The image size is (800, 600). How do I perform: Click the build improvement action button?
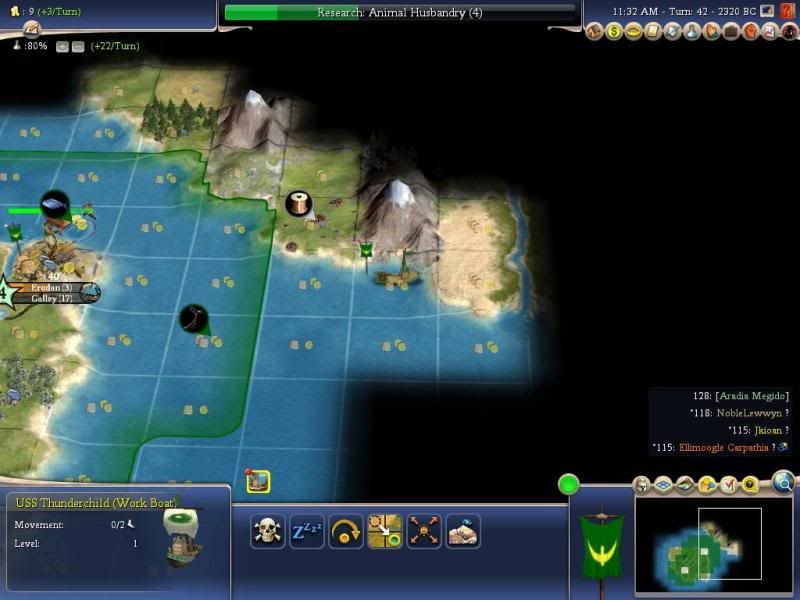(463, 530)
